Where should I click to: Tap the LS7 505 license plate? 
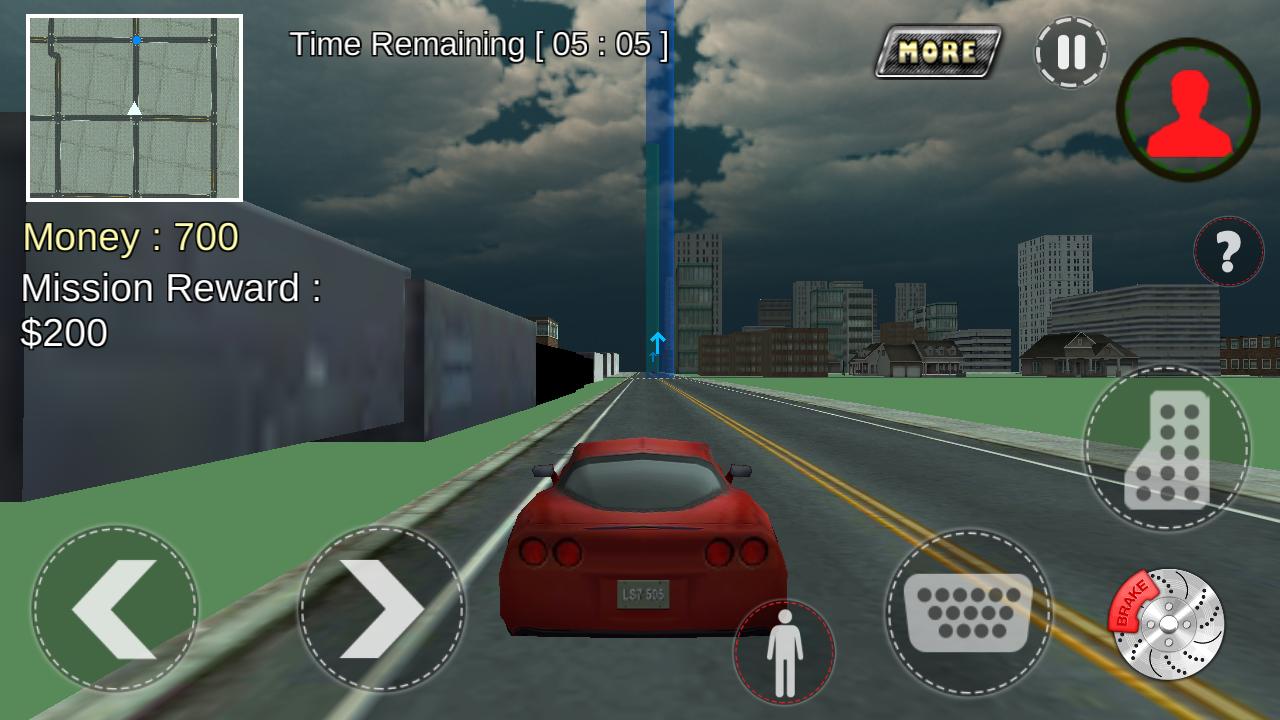pyautogui.click(x=645, y=594)
